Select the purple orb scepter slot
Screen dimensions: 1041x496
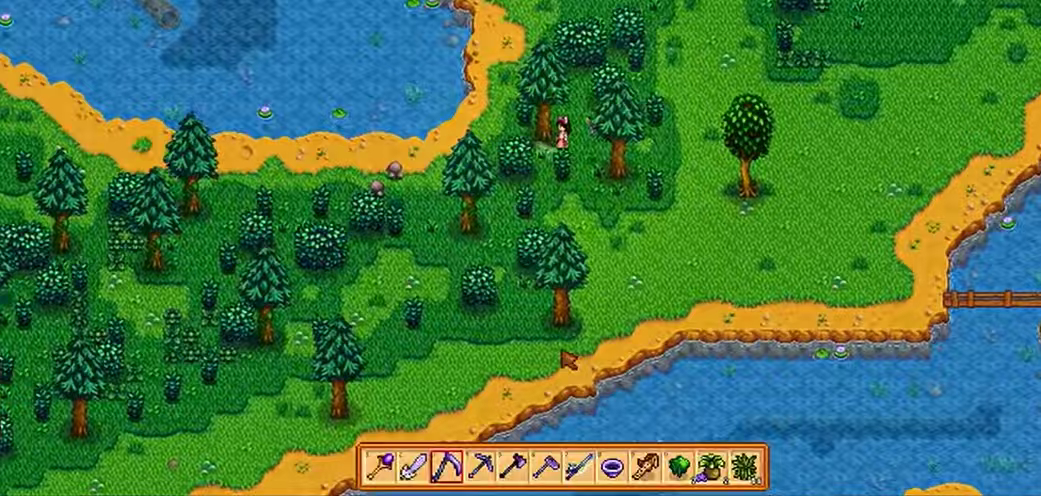(381, 467)
